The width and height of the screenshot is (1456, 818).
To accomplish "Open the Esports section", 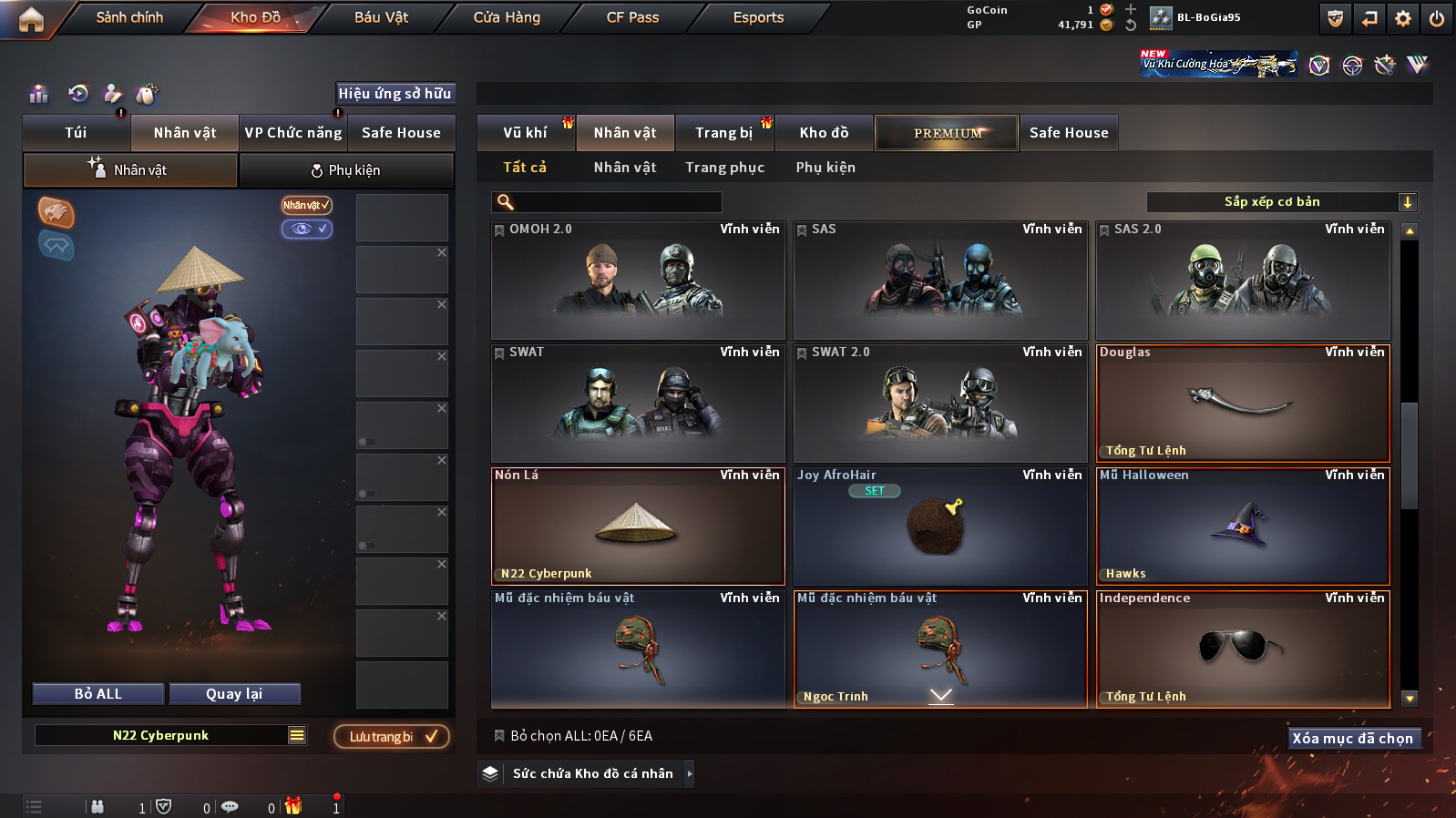I will pos(758,17).
